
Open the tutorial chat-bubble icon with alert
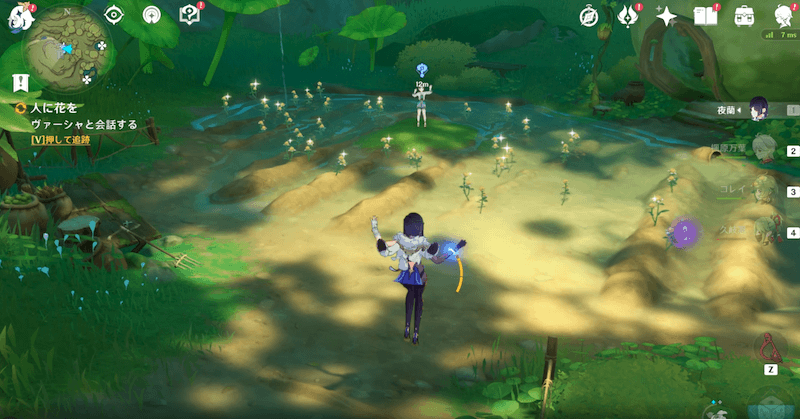click(x=188, y=15)
